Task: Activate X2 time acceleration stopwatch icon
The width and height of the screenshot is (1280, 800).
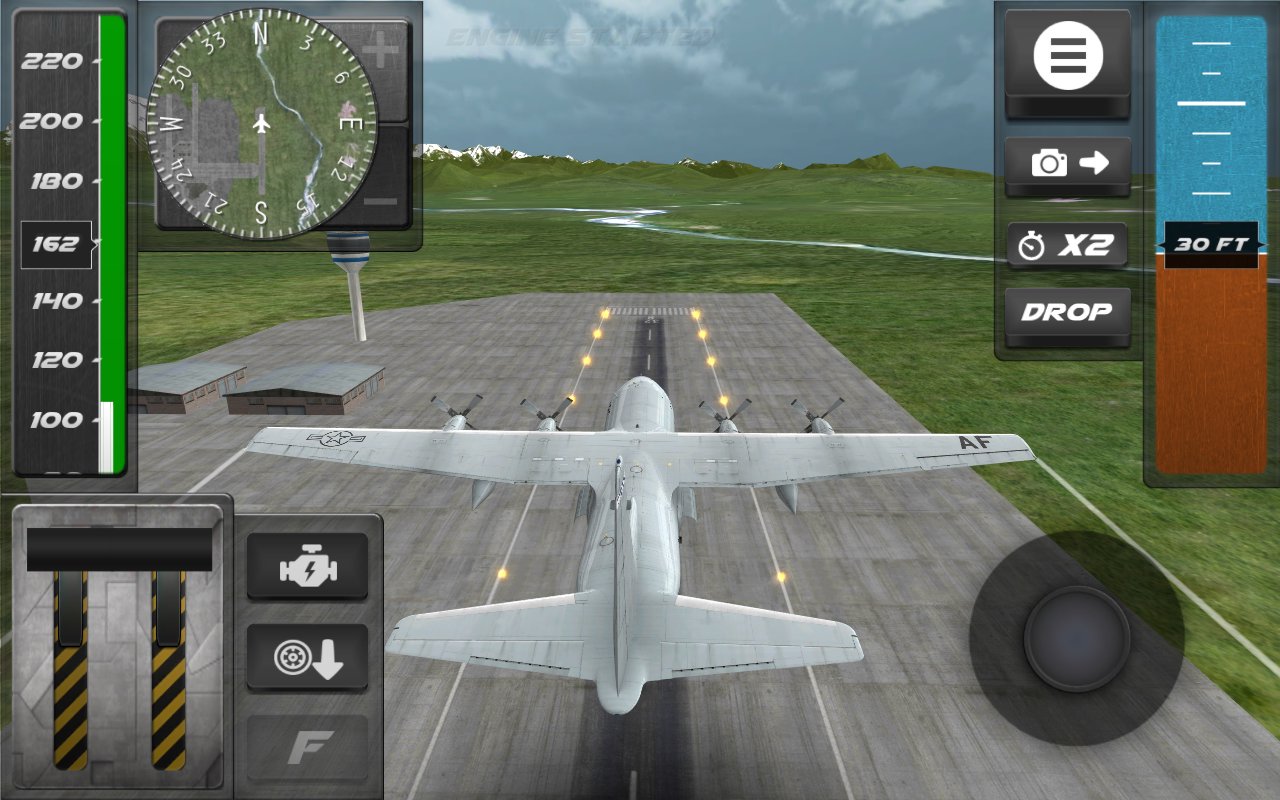Action: pos(1066,242)
